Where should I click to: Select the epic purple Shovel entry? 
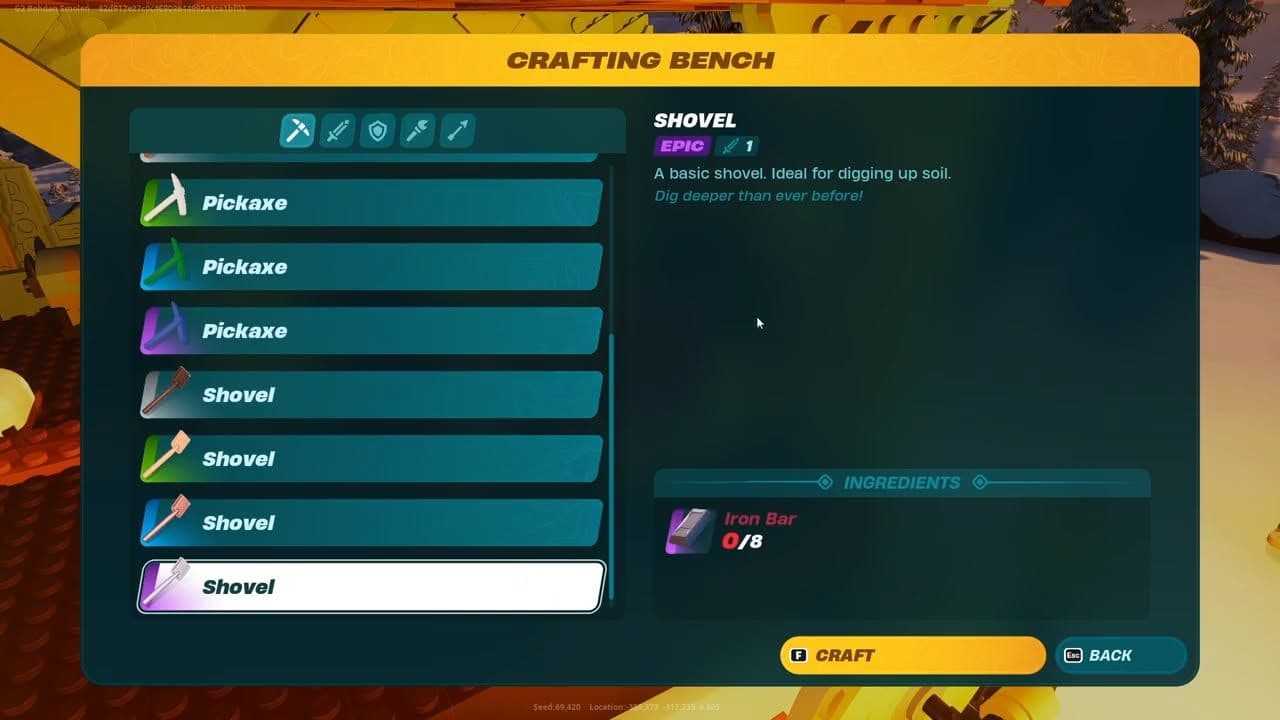pos(370,587)
